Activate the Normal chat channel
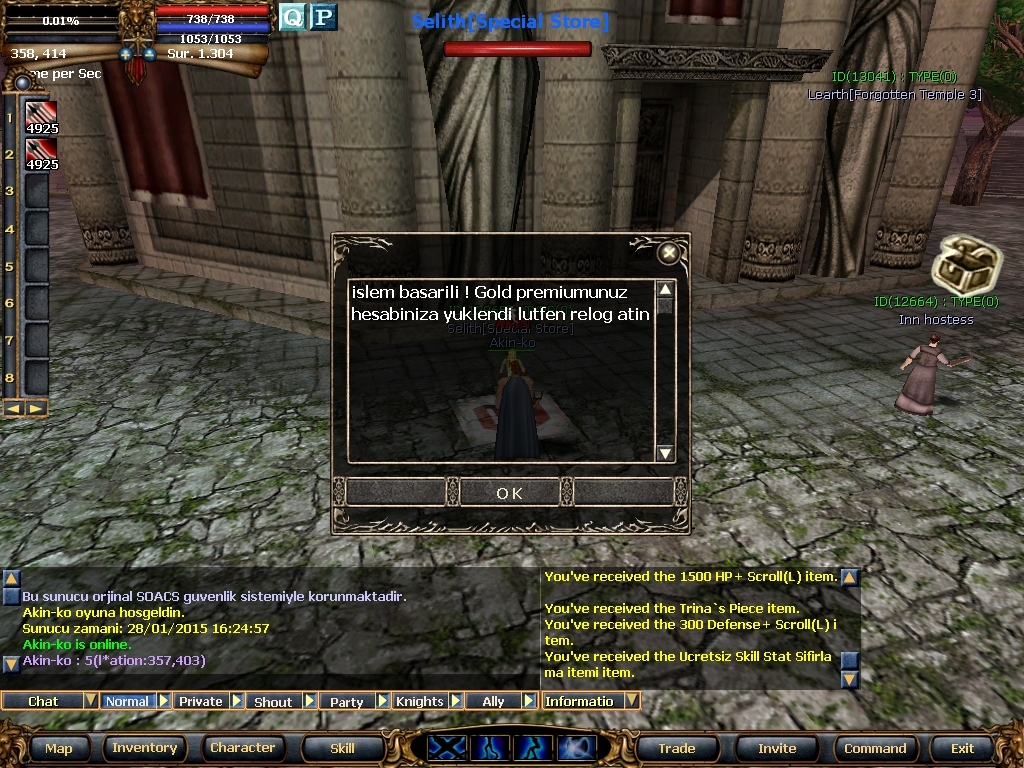Viewport: 1024px width, 768px height. [x=127, y=701]
